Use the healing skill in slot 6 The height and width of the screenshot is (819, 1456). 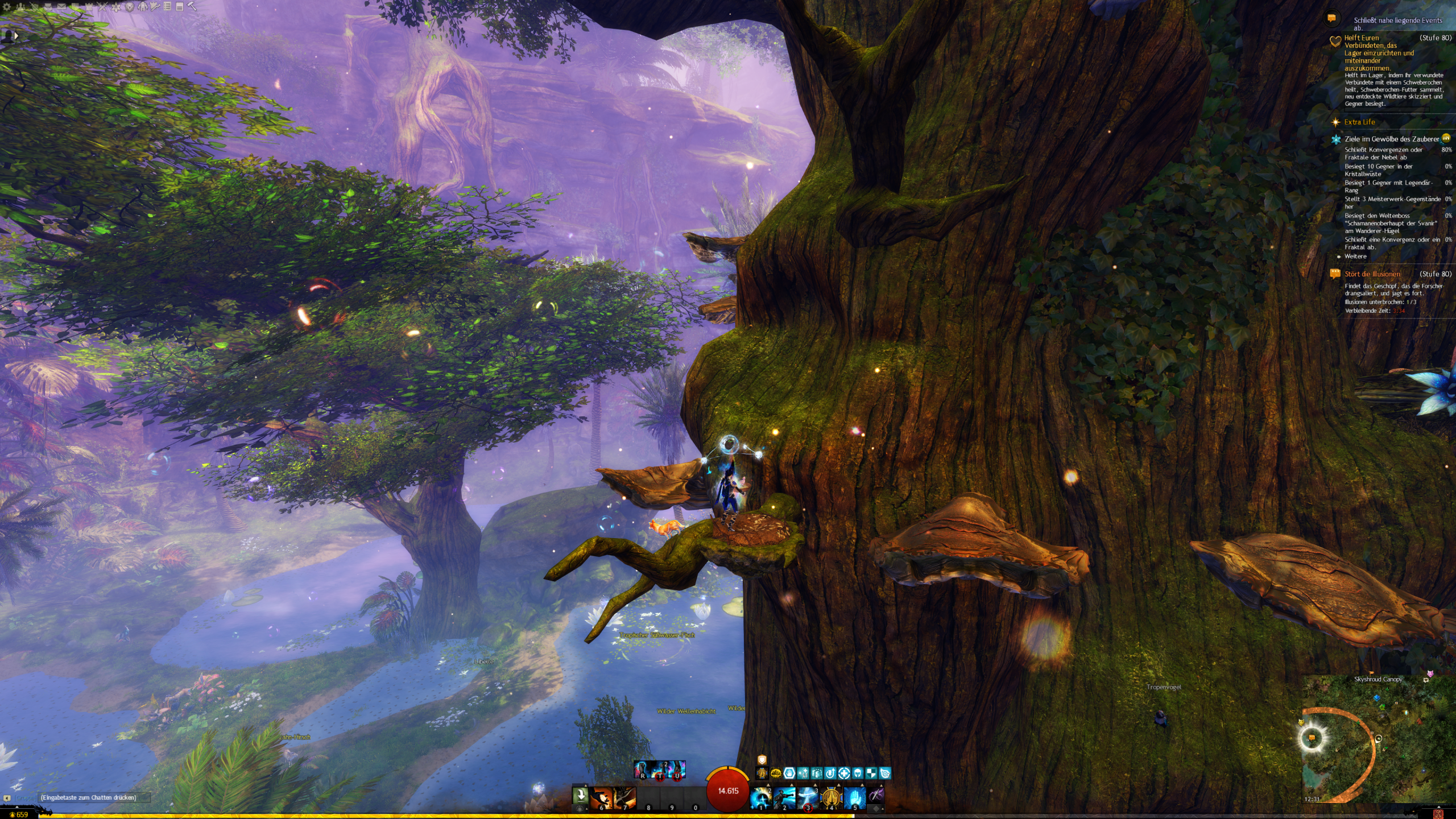(601, 797)
